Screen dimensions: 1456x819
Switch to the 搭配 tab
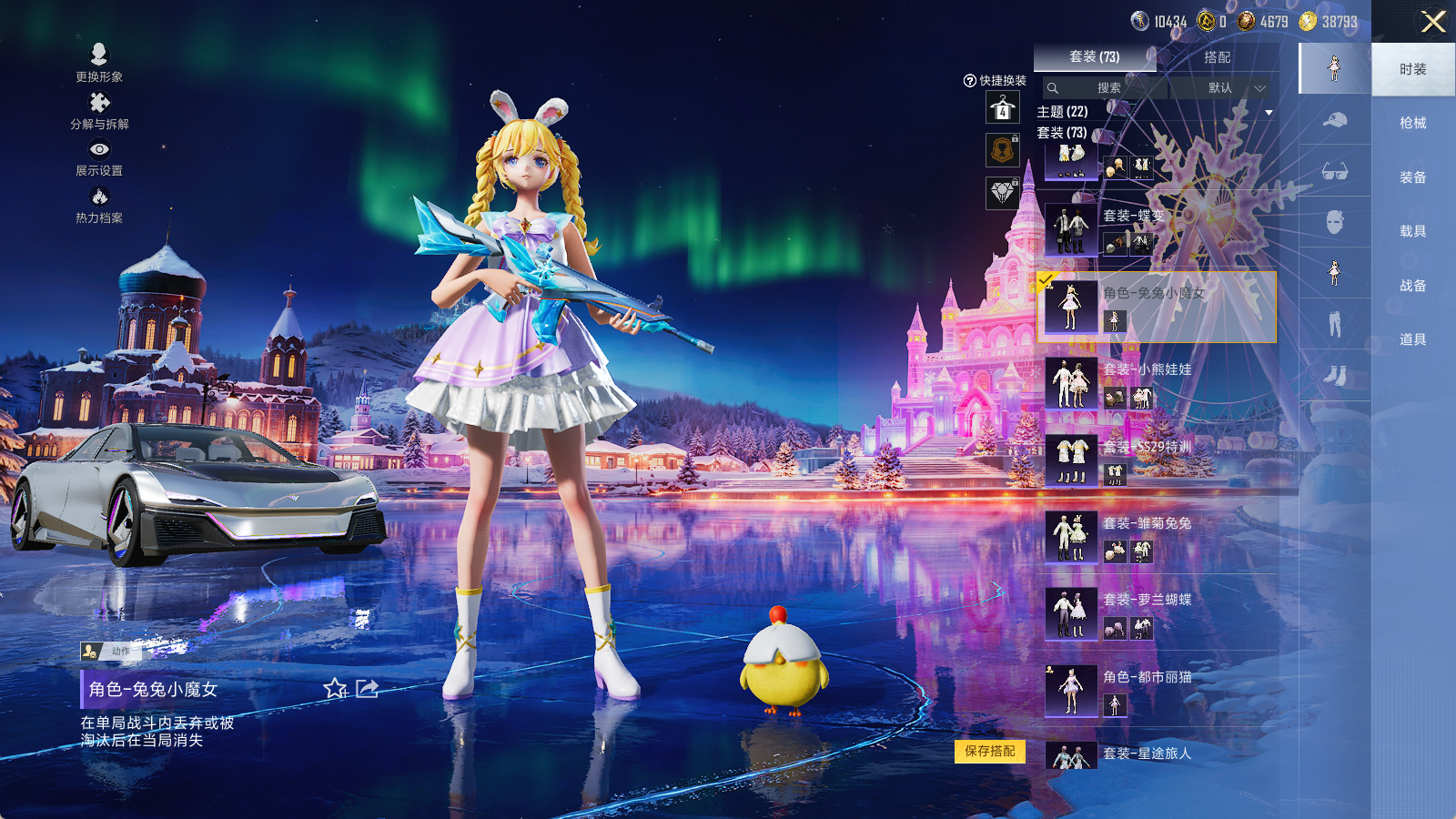pyautogui.click(x=1217, y=56)
